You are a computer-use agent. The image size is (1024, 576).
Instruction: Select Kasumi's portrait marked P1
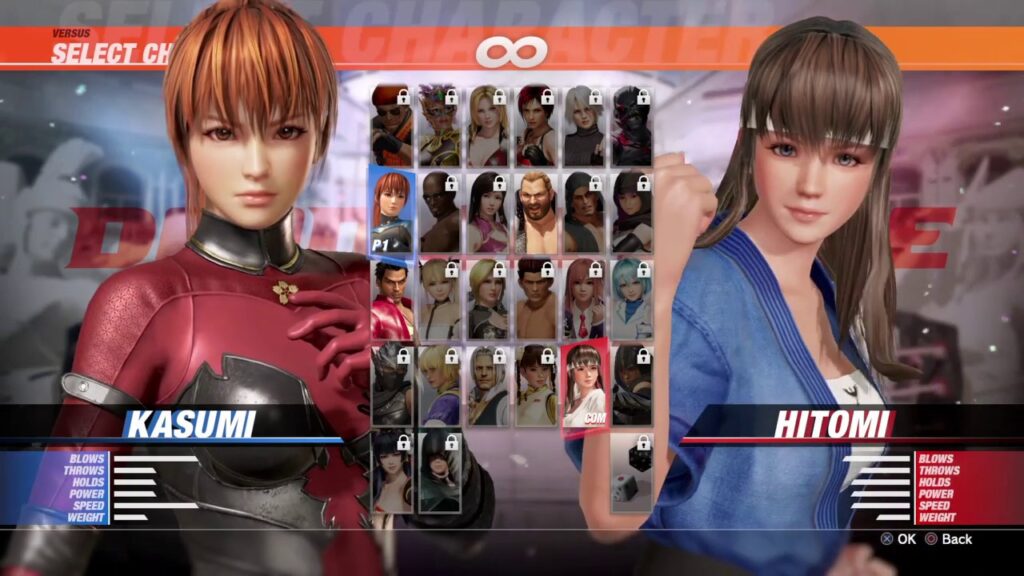391,210
